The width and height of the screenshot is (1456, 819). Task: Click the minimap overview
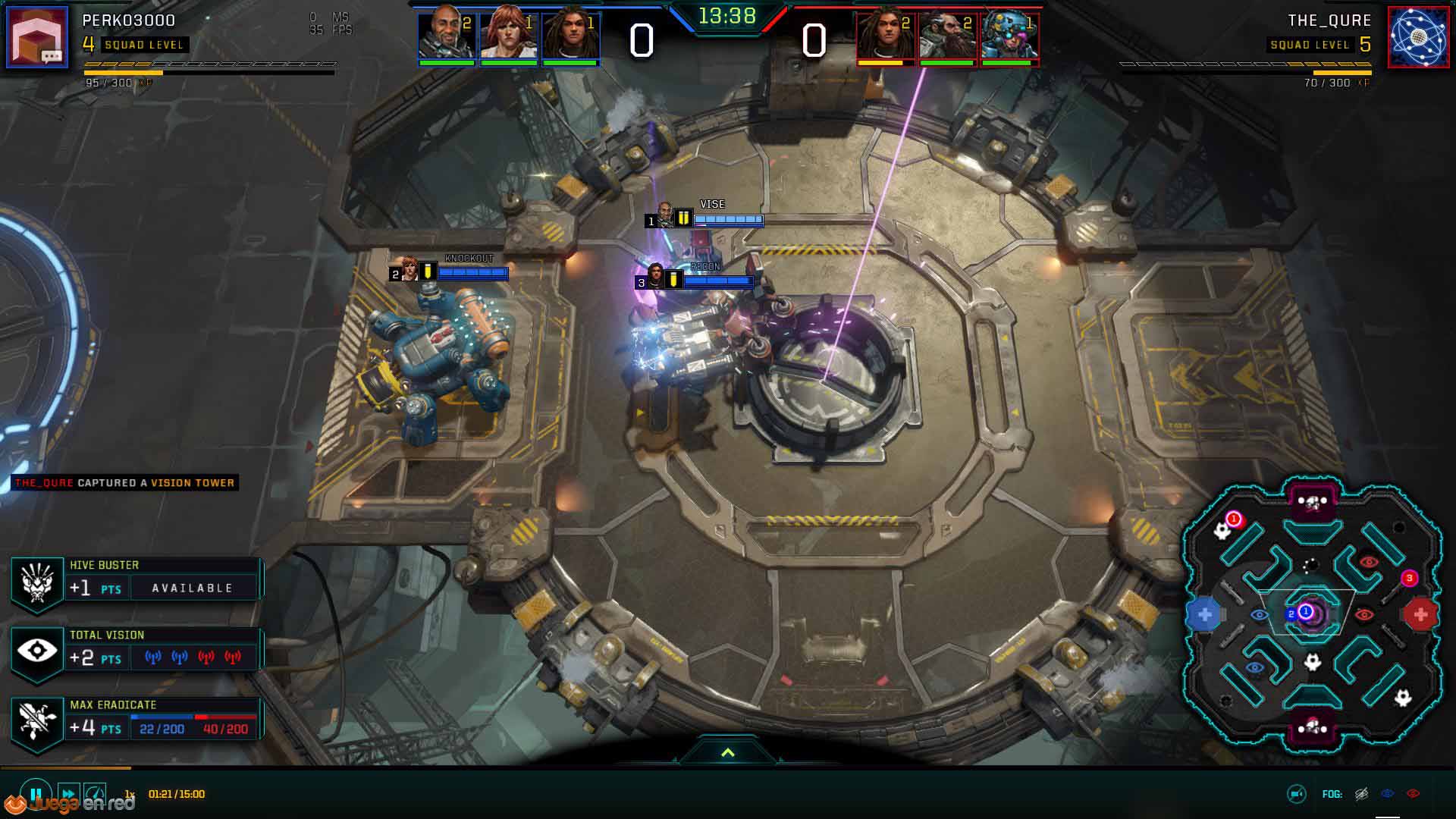point(1312,613)
